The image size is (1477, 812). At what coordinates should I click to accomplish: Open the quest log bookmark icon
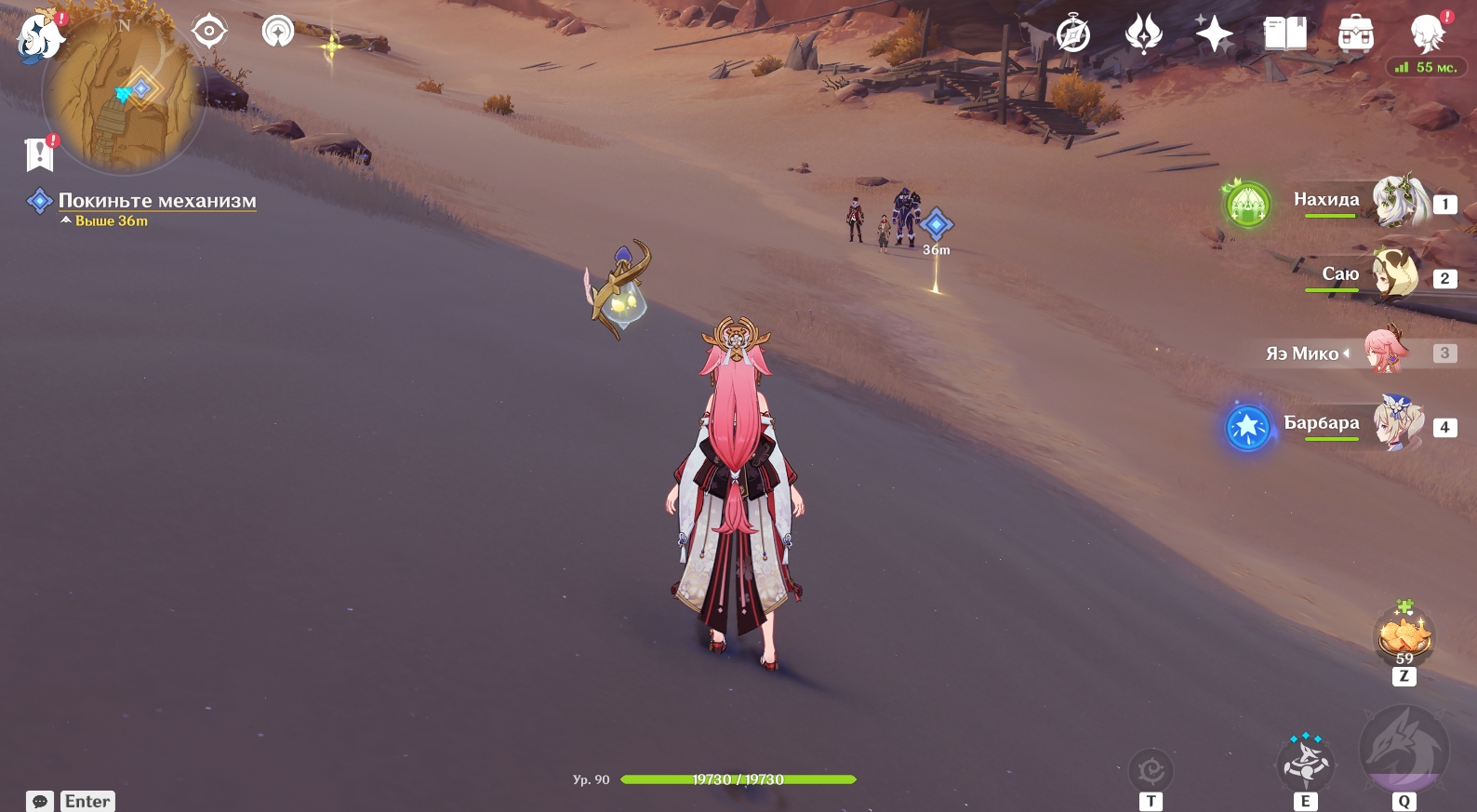point(39,154)
